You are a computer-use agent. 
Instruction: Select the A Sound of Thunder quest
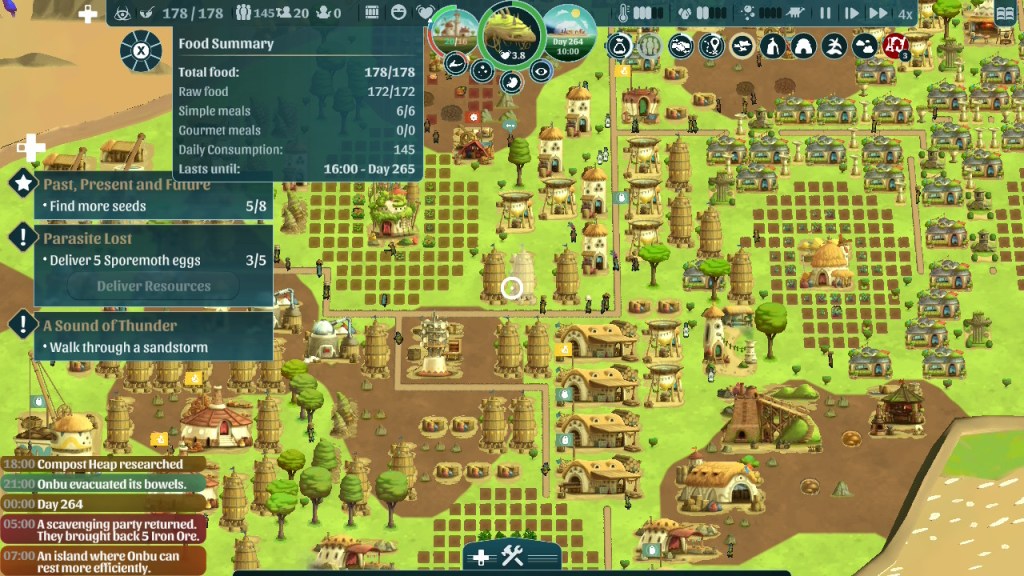pyautogui.click(x=109, y=325)
